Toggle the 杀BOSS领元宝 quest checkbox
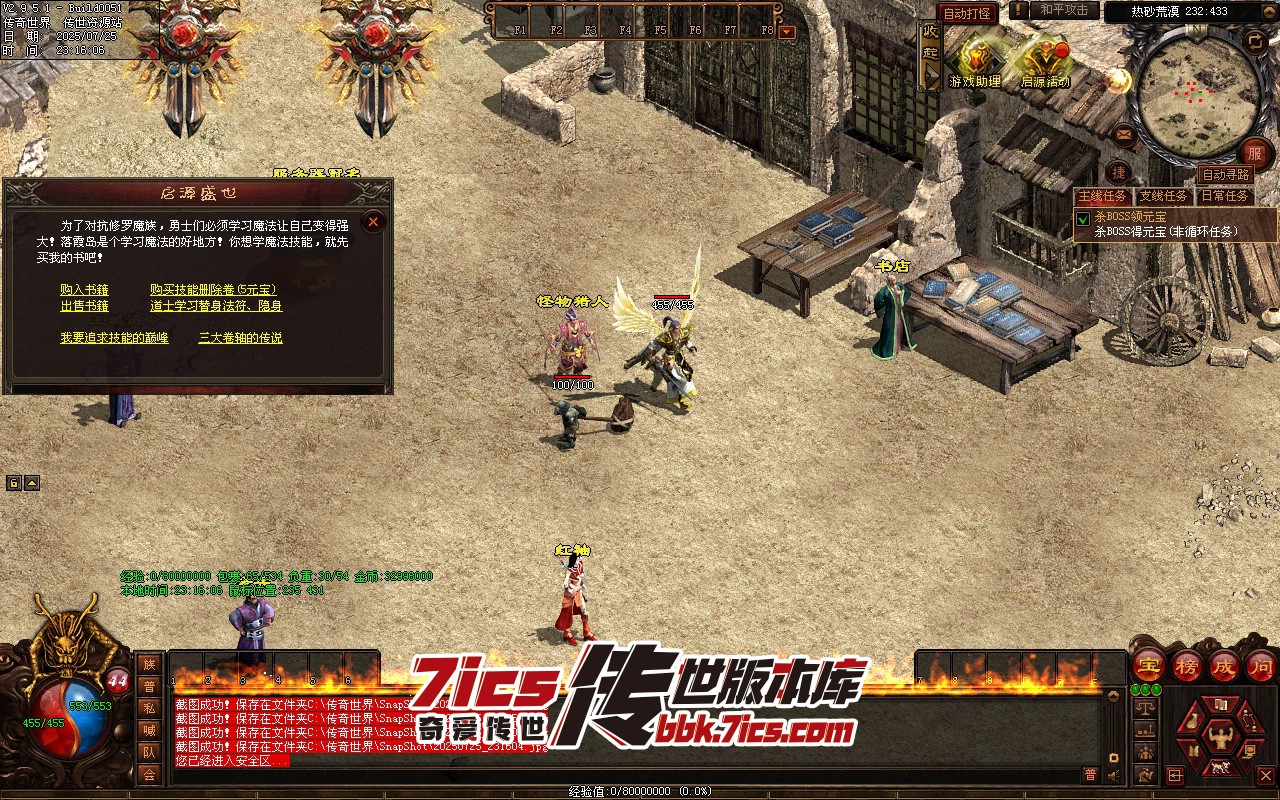 pyautogui.click(x=1083, y=218)
